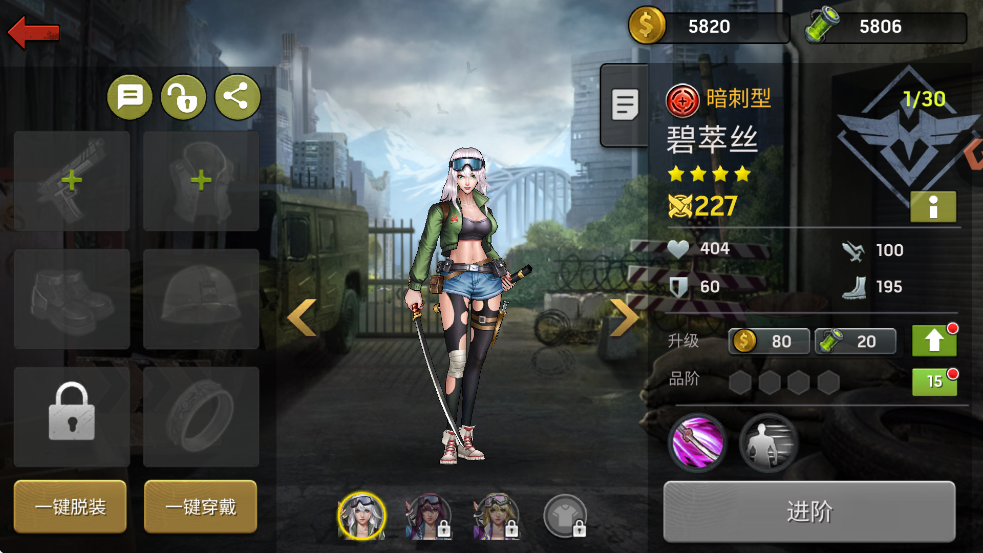
Task: Choose the locked t-shirt skin thumbnail
Action: point(564,516)
